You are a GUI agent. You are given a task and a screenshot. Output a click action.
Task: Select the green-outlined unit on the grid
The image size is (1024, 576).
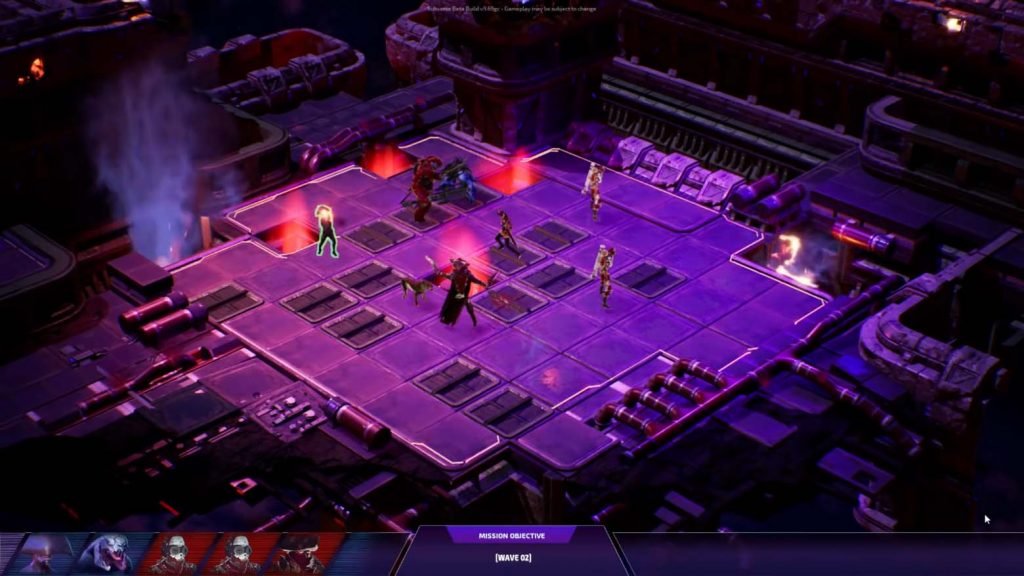326,230
